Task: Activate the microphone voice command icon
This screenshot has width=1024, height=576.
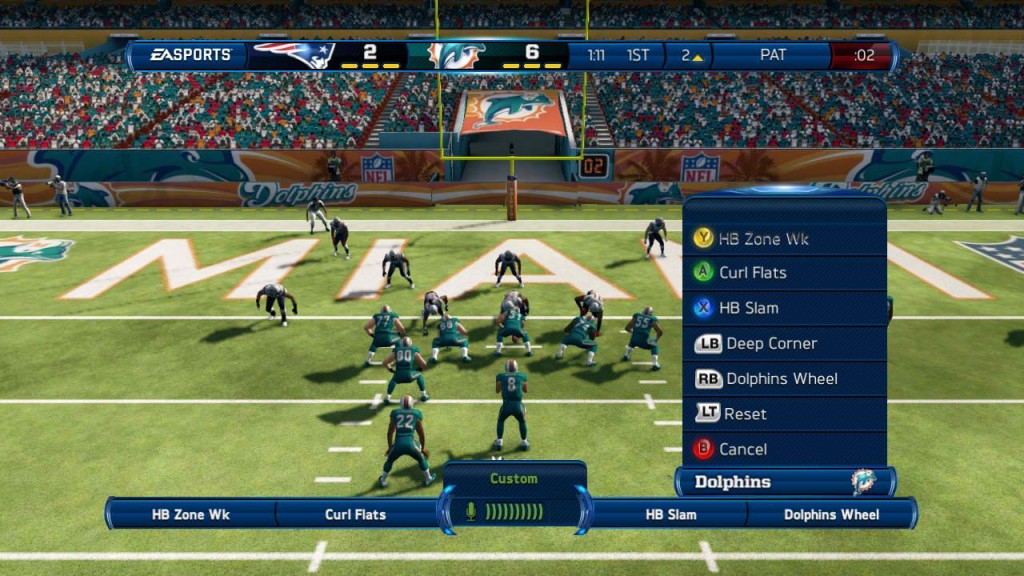Action: (471, 512)
